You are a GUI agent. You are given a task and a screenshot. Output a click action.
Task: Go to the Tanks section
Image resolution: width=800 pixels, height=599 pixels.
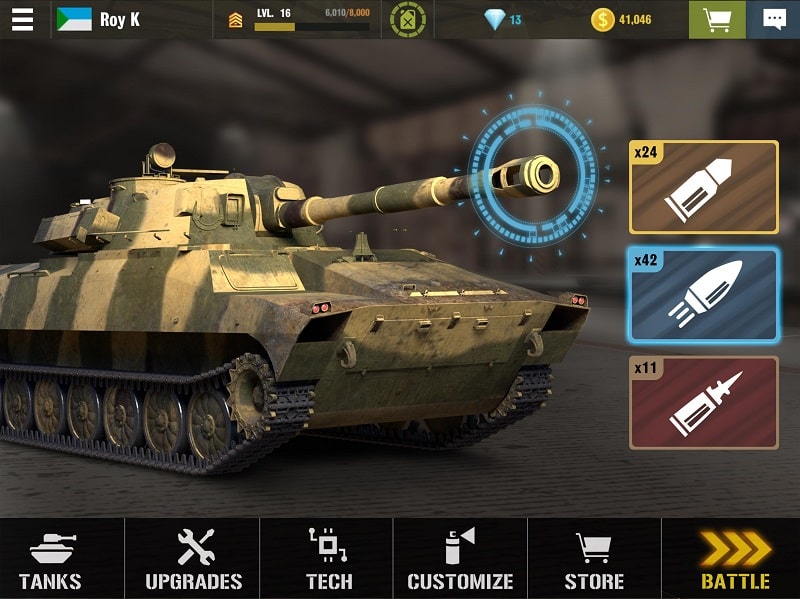point(50,559)
